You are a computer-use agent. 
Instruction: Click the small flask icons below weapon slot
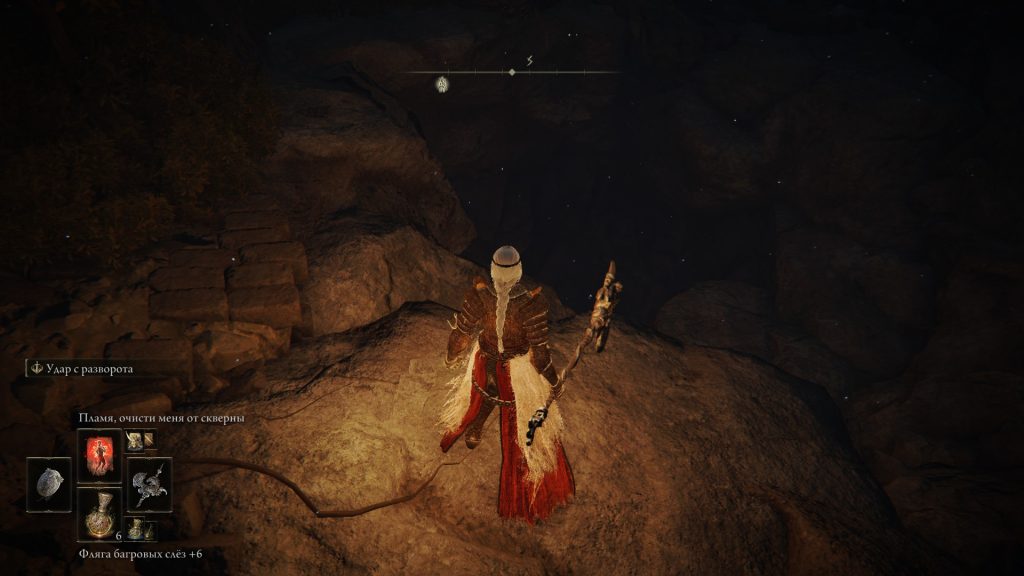pos(140,528)
